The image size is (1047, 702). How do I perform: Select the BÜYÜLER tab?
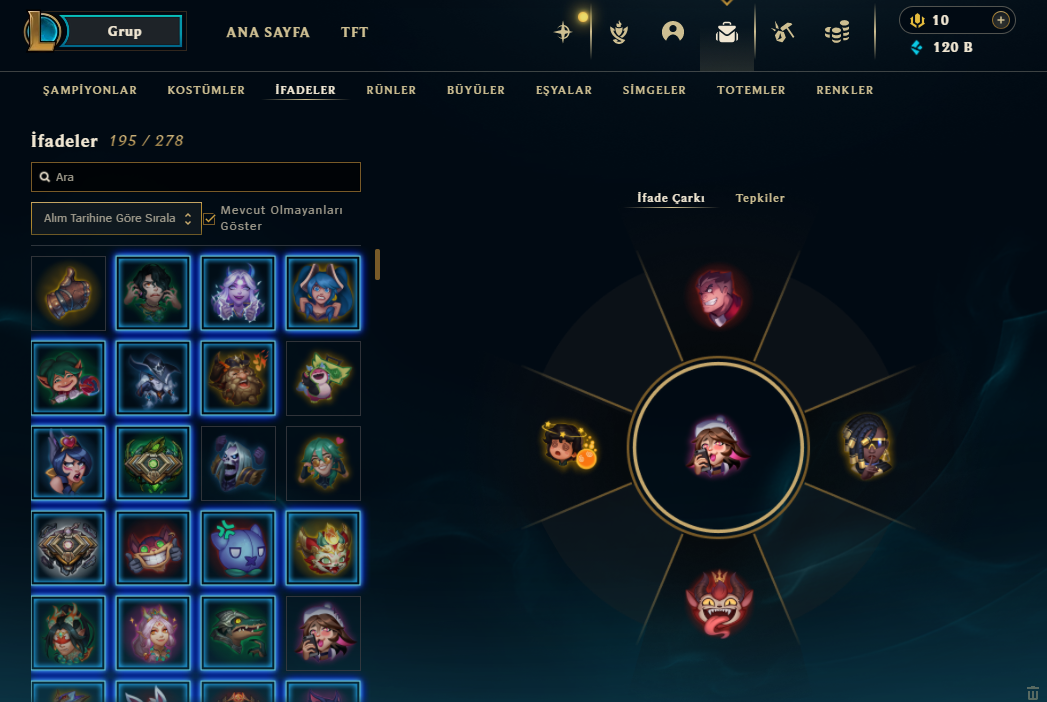pyautogui.click(x=476, y=90)
